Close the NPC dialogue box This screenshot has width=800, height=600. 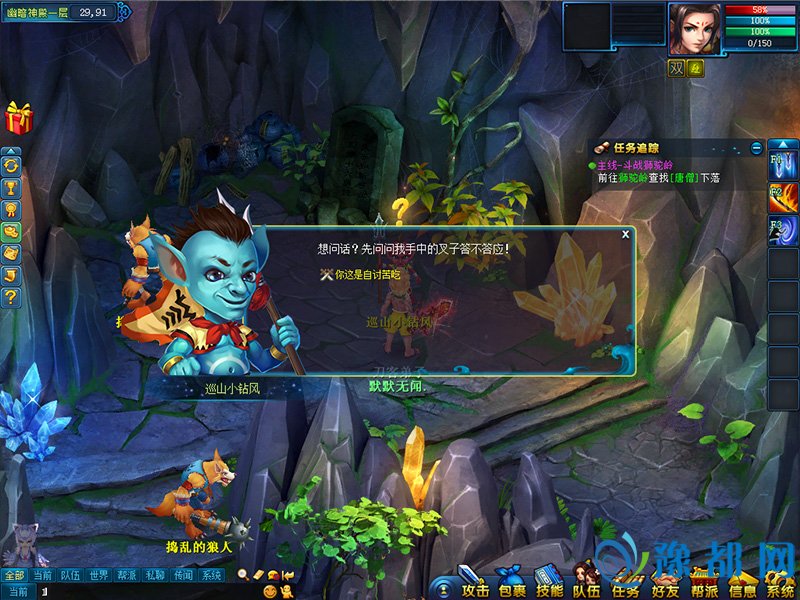[x=626, y=234]
